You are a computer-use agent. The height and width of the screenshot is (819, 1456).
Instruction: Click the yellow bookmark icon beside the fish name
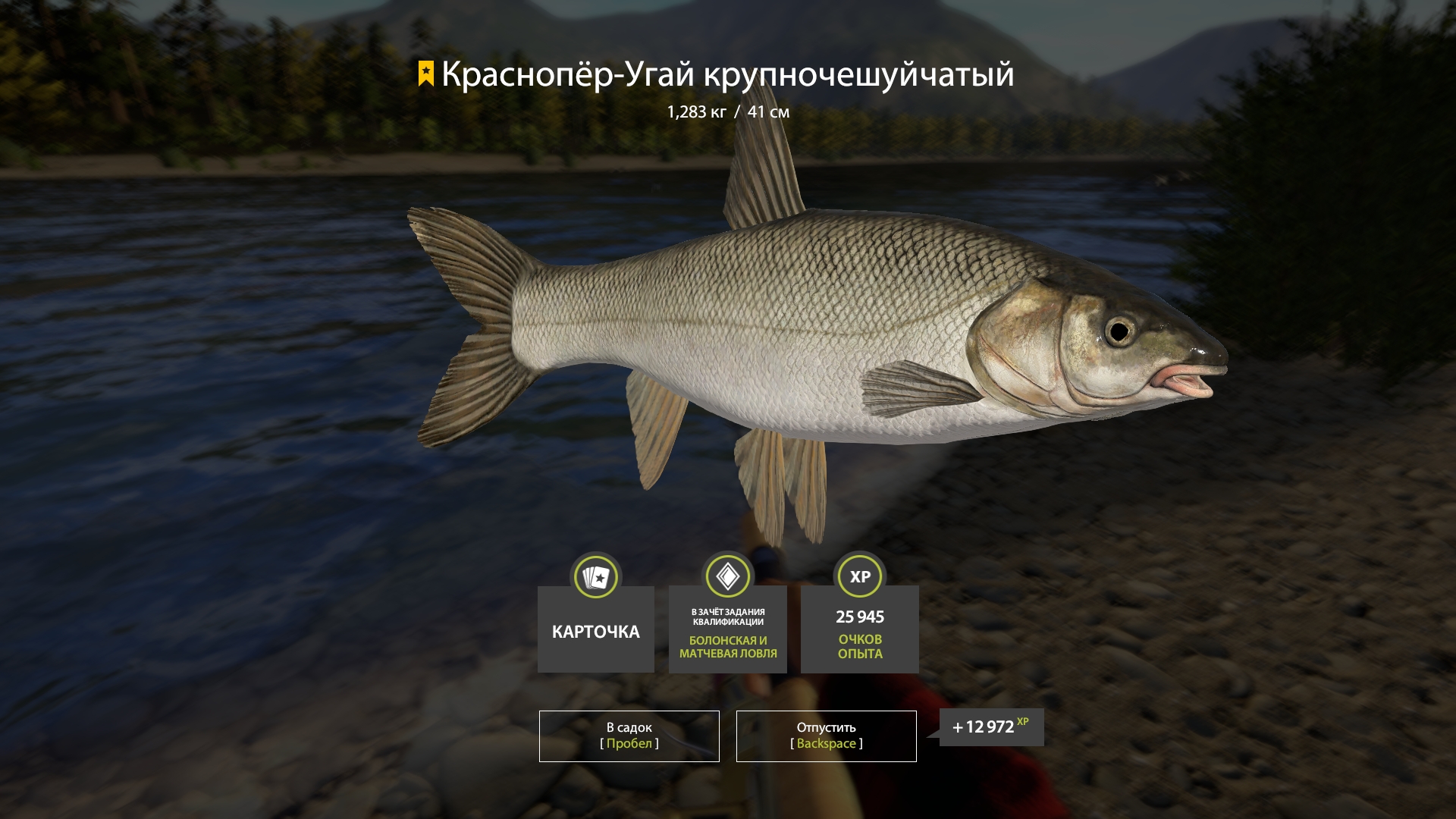pyautogui.click(x=425, y=74)
